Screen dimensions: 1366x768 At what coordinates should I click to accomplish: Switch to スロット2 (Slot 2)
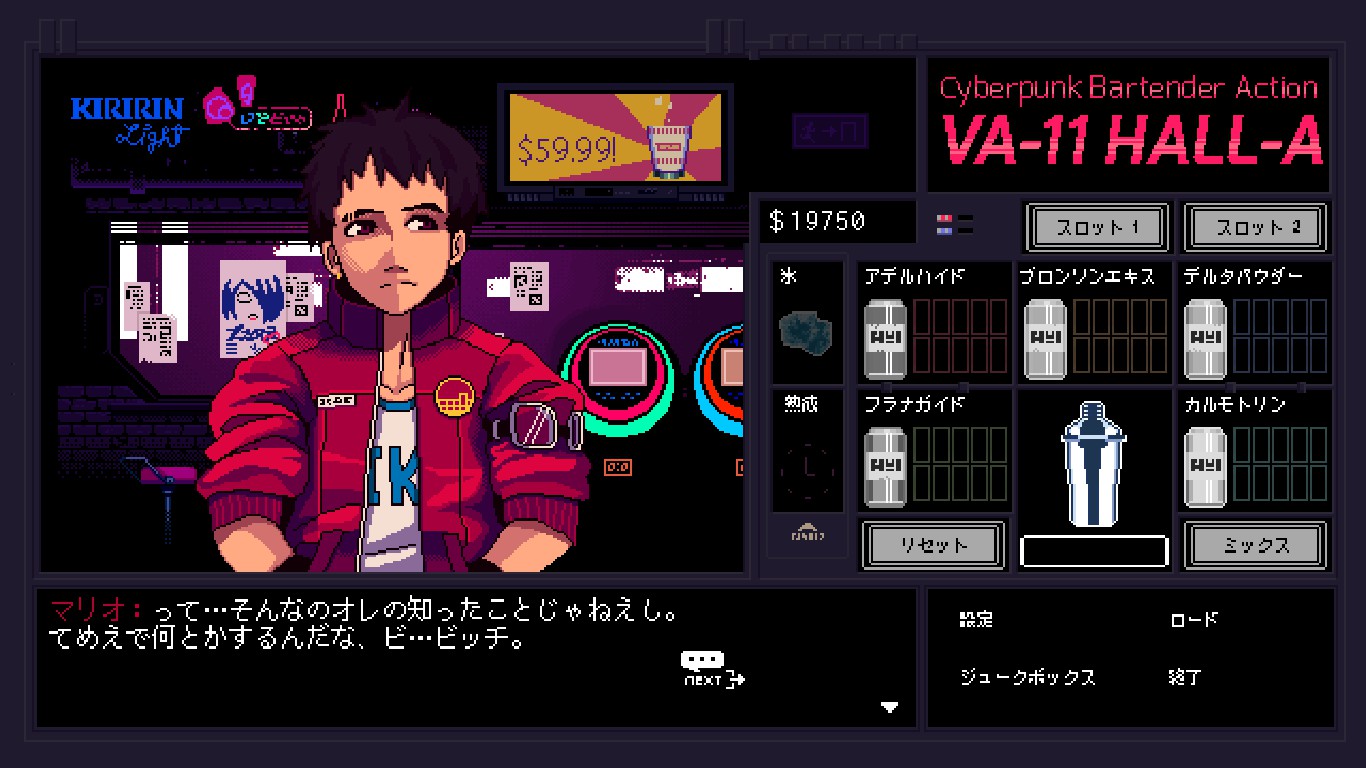pos(1255,227)
